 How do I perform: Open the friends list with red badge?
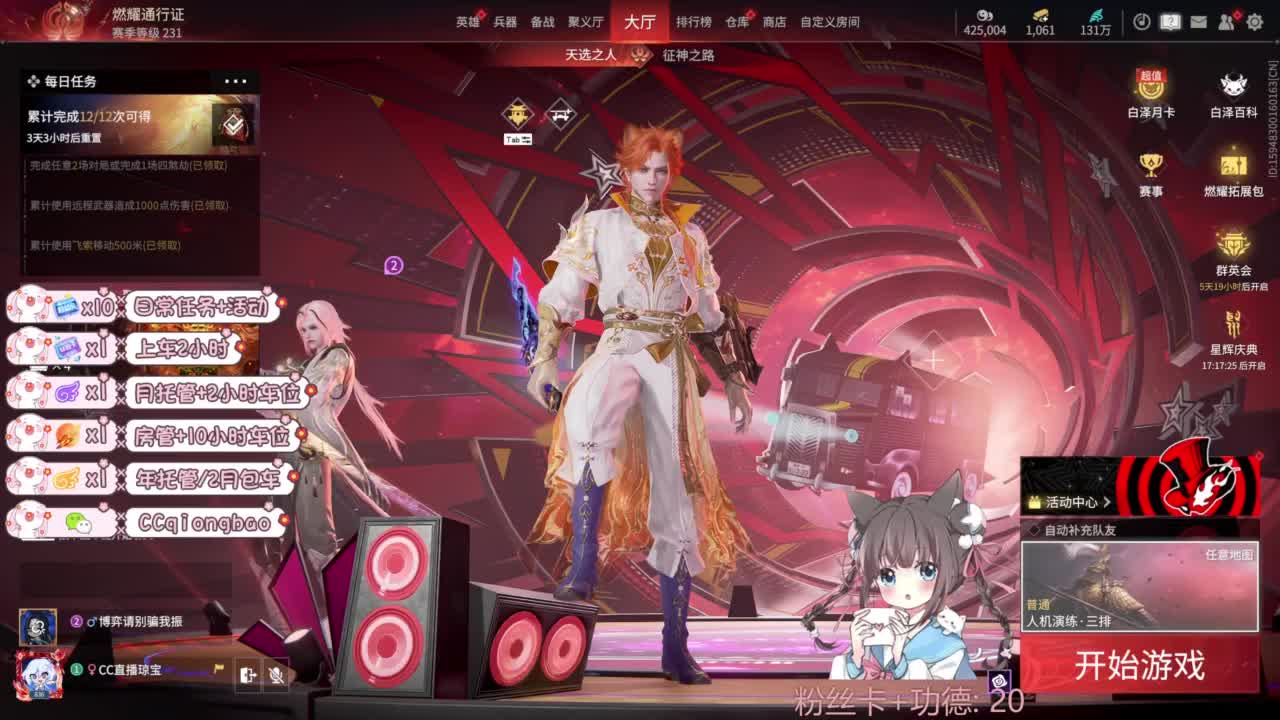(x=1226, y=20)
